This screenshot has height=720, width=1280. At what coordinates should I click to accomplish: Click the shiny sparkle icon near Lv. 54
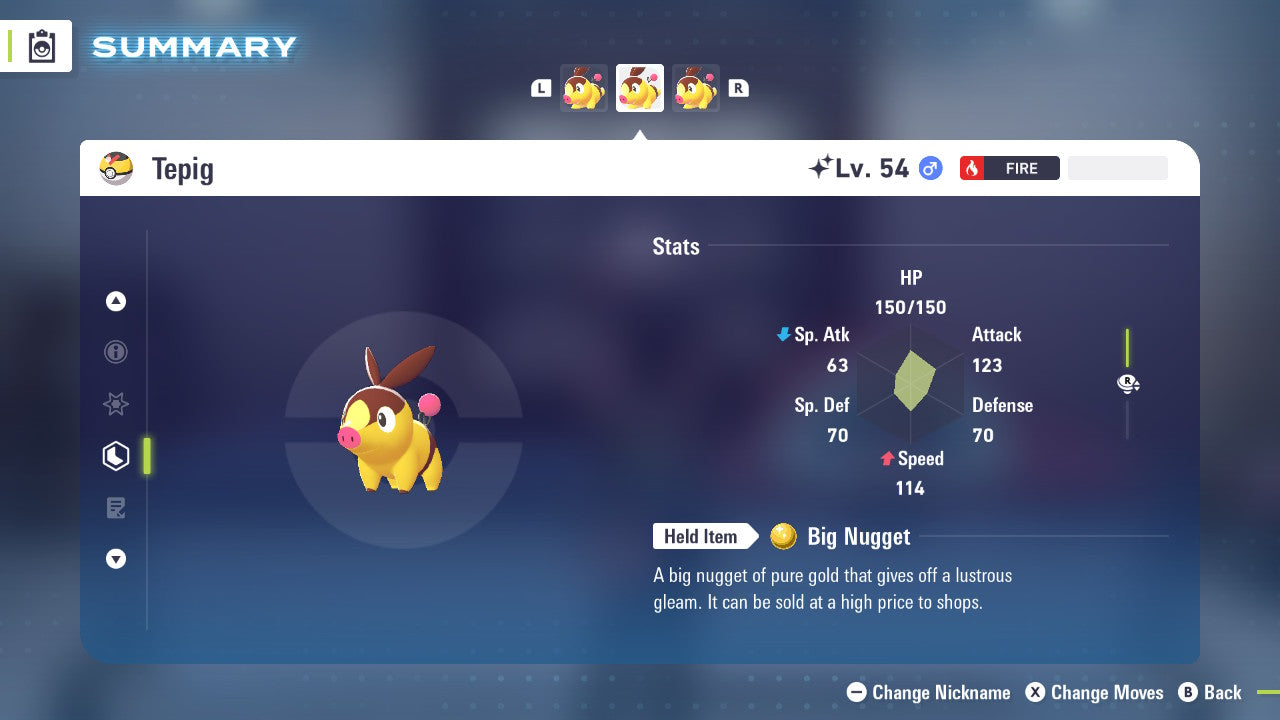pos(824,166)
